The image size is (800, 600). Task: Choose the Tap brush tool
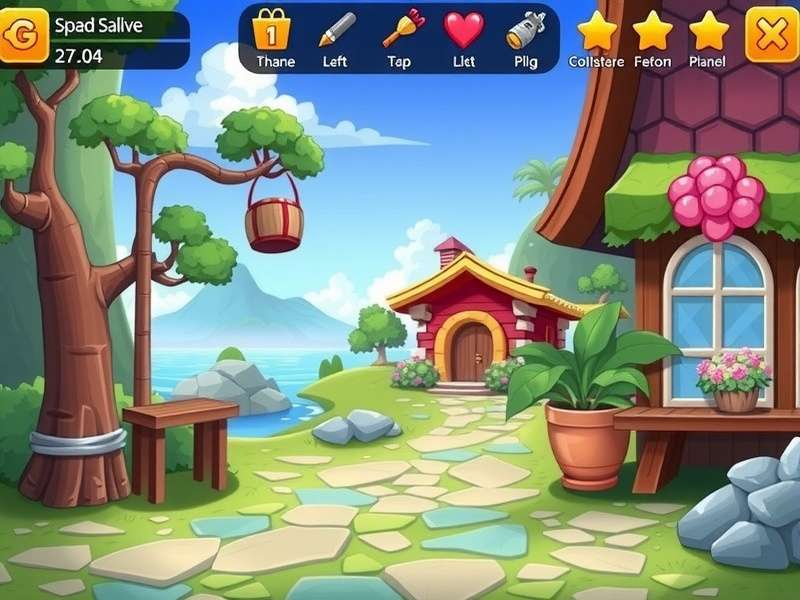tap(402, 30)
